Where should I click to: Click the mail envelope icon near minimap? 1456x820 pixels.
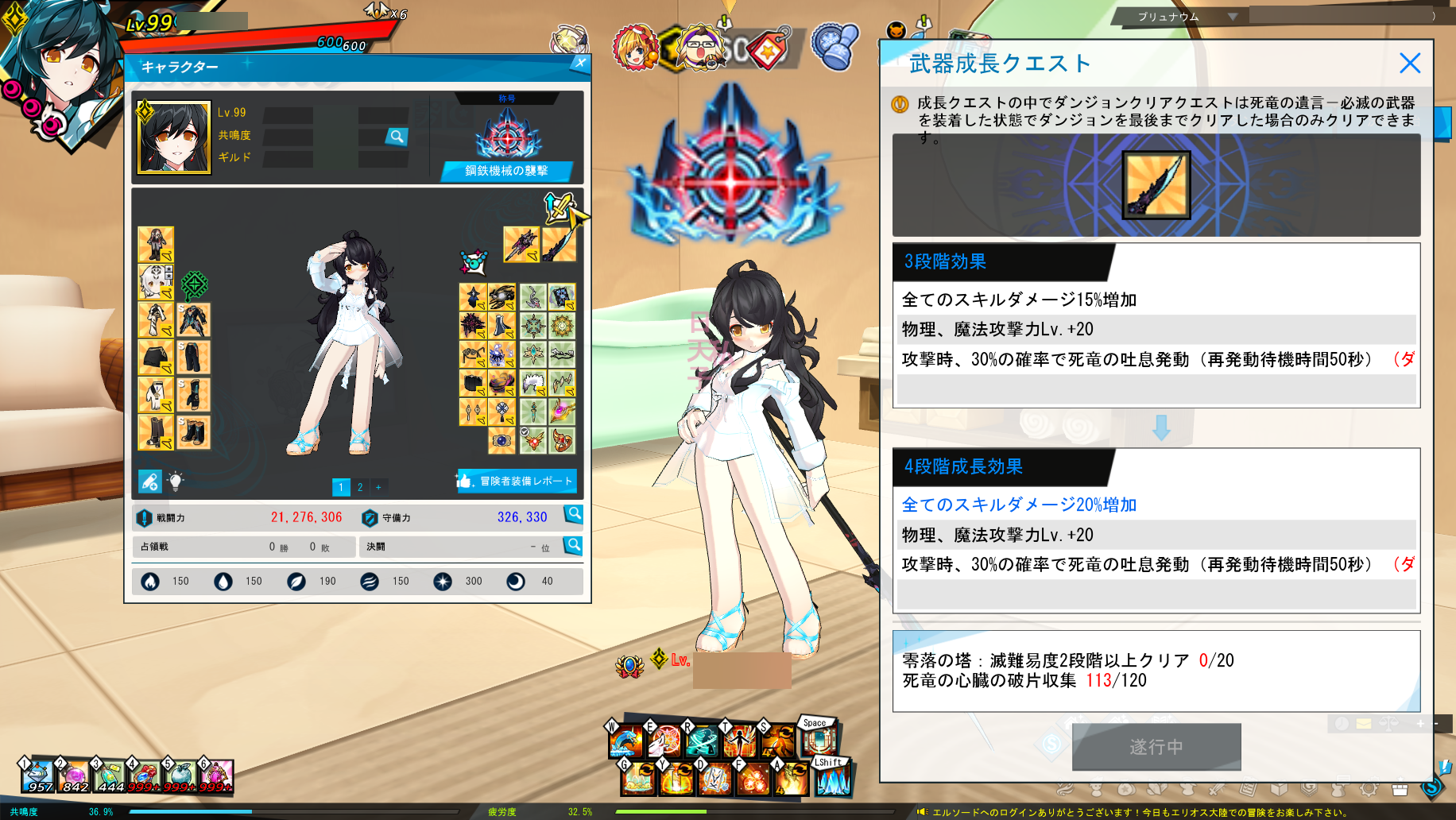[x=1364, y=723]
